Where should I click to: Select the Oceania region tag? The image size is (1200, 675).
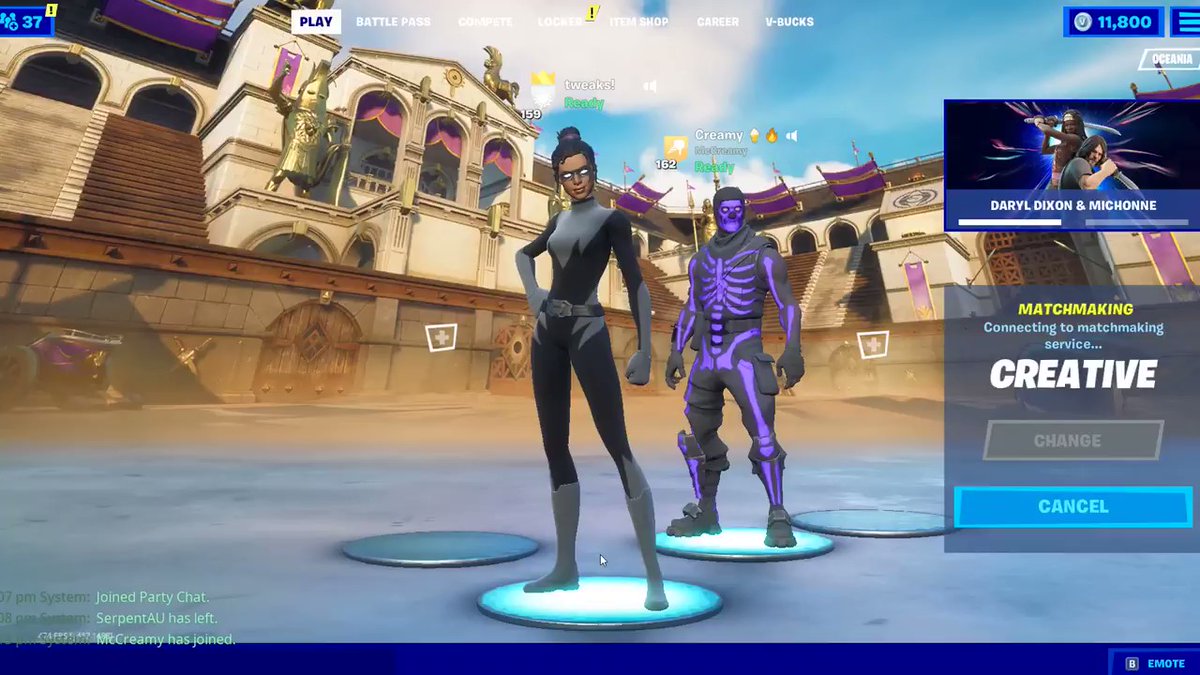coord(1171,59)
